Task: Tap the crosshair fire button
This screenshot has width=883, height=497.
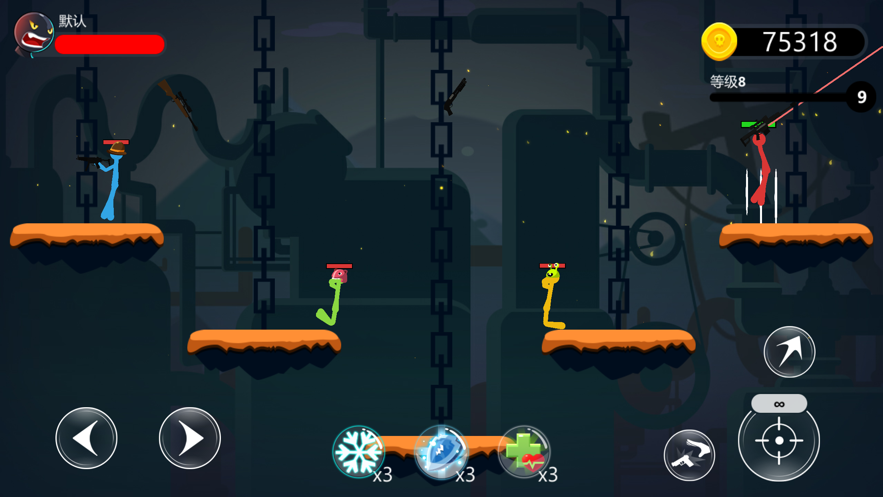Action: (779, 441)
